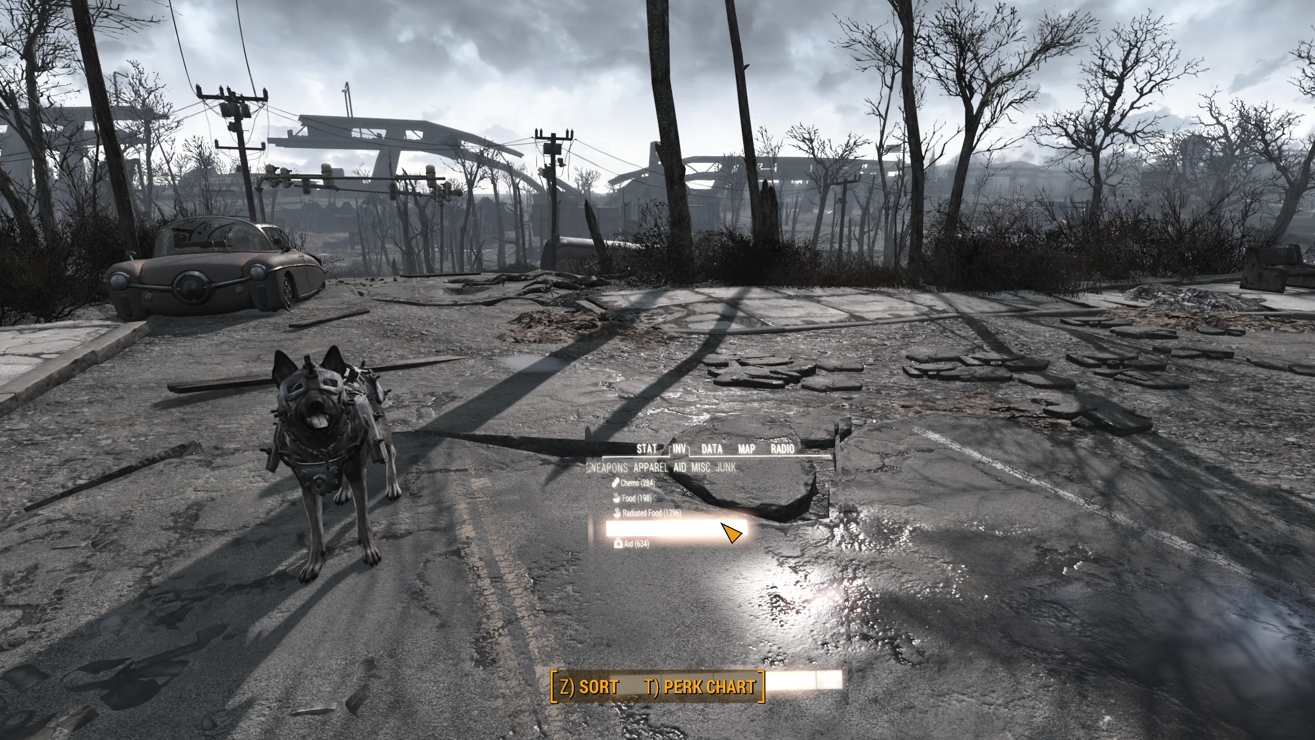Screen dimensions: 1315x740
Task: Select the INV tab
Action: coord(679,449)
